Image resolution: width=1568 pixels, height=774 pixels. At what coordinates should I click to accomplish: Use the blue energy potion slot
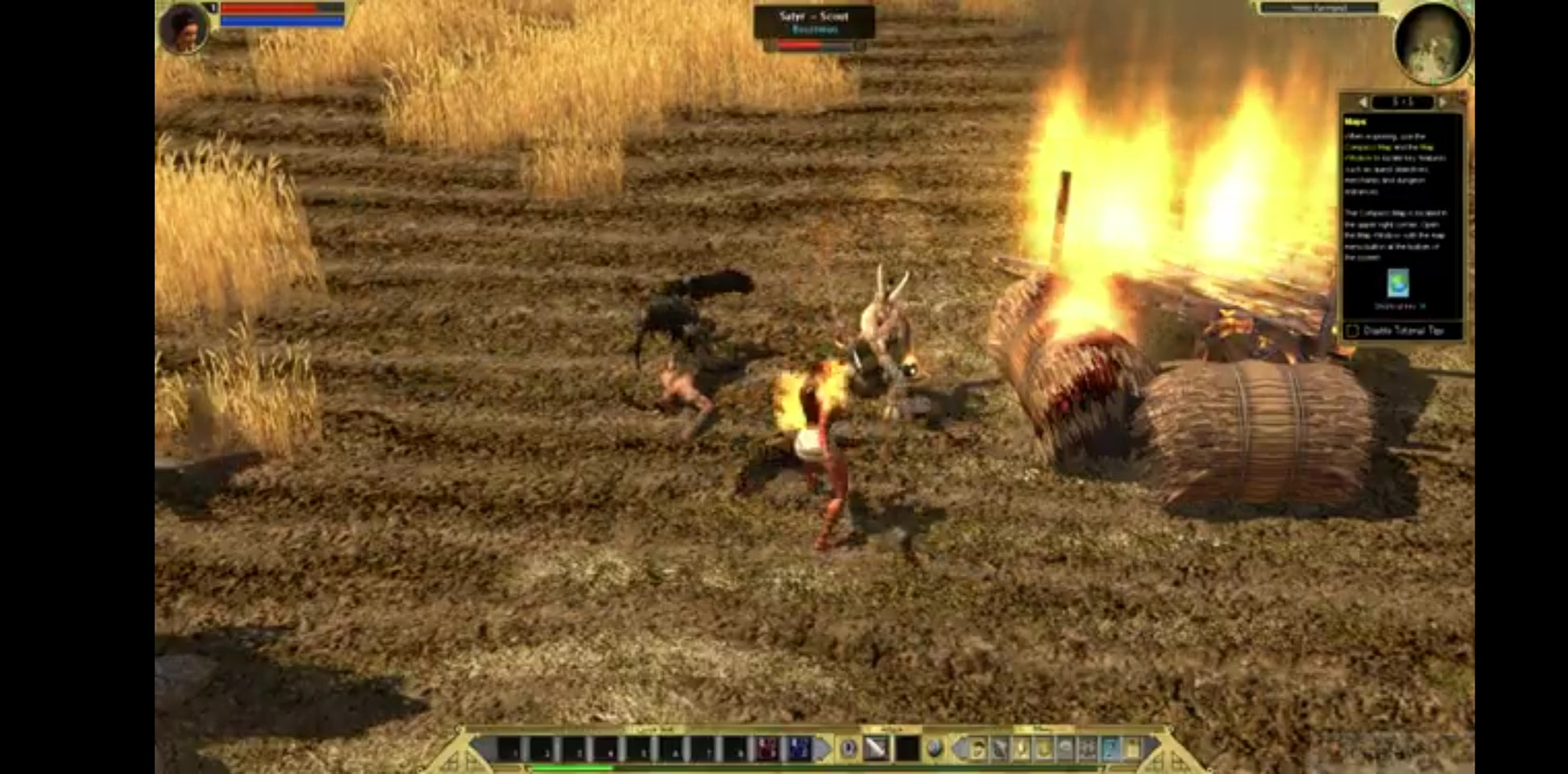(799, 749)
